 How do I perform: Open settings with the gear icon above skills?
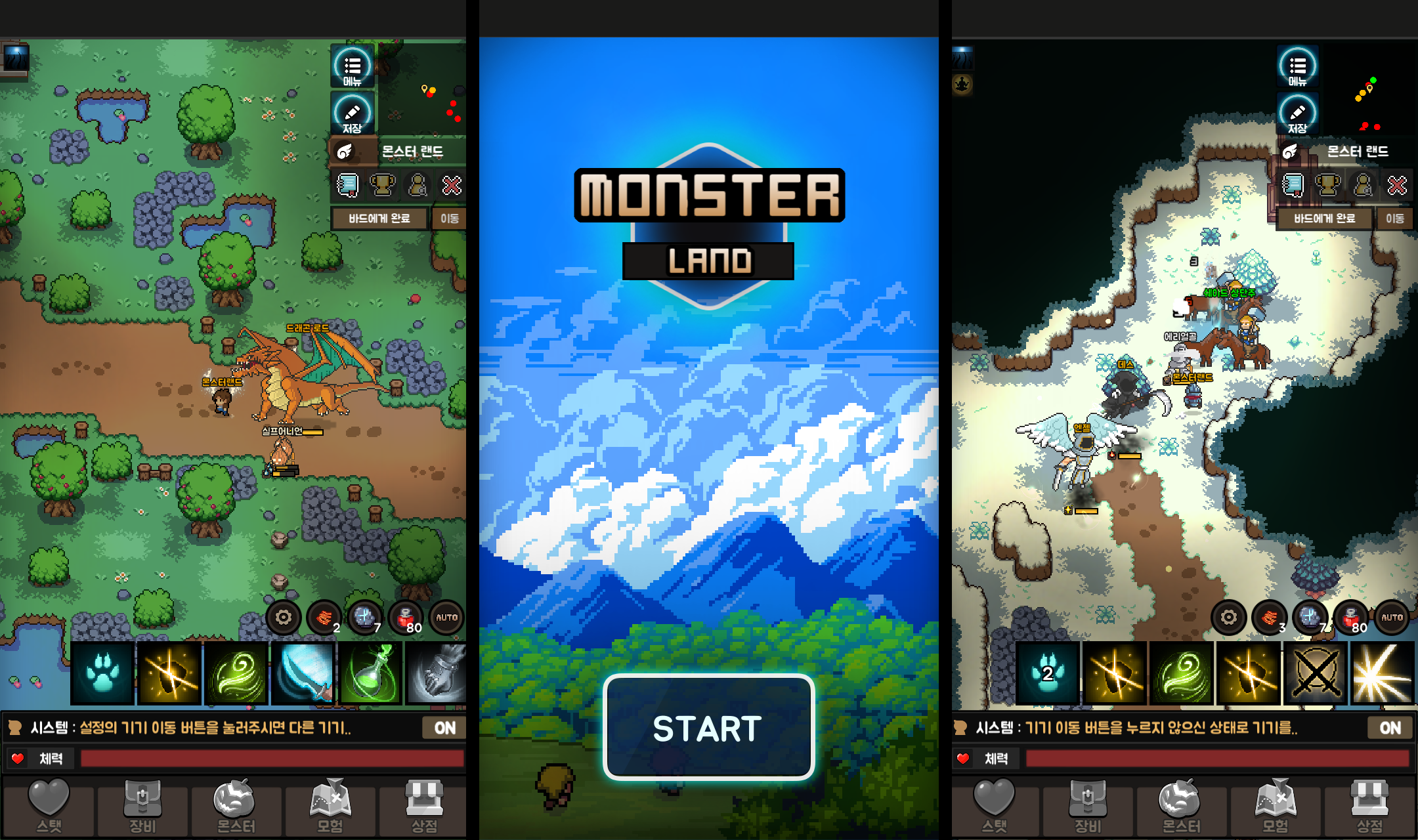coord(284,617)
